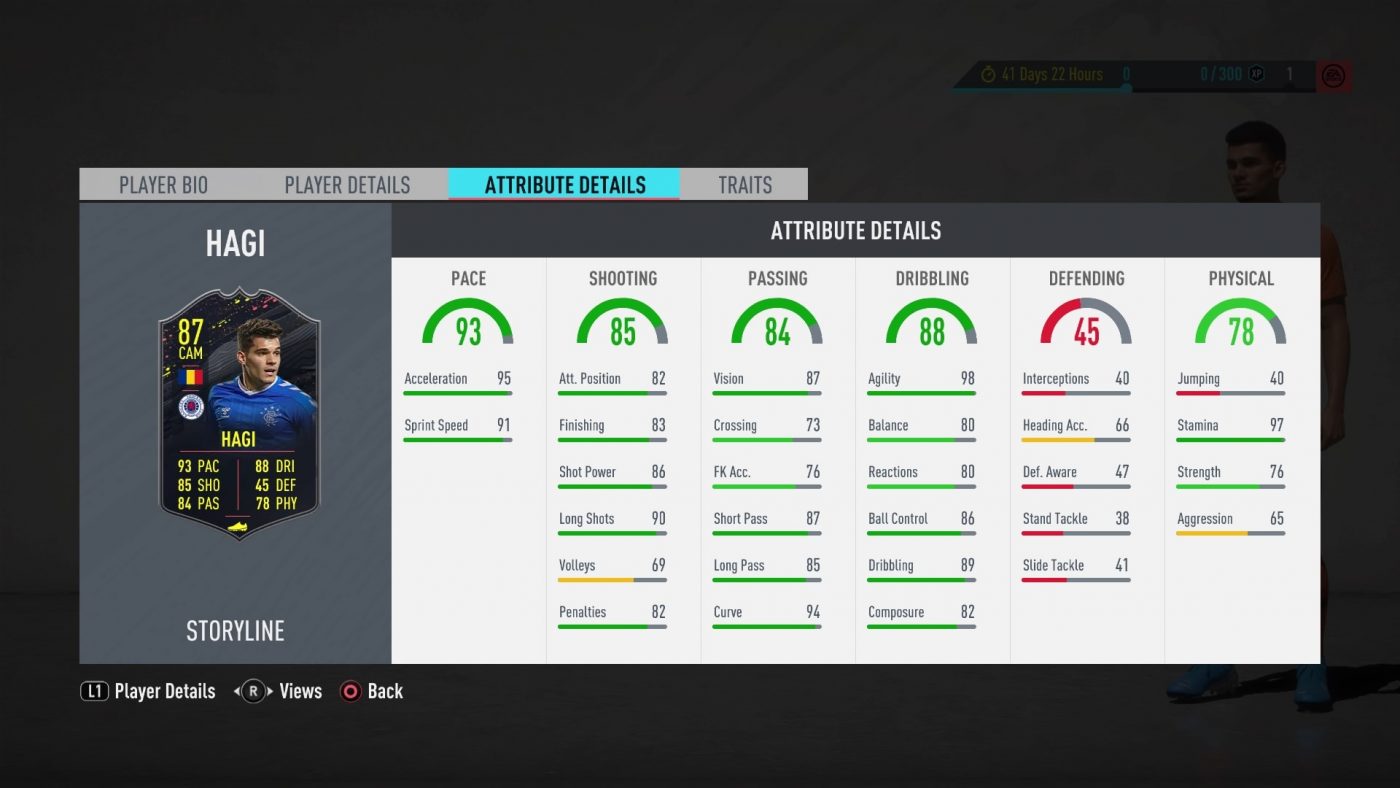Select the Attribute Details tab
1400x788 pixels.
tap(565, 185)
